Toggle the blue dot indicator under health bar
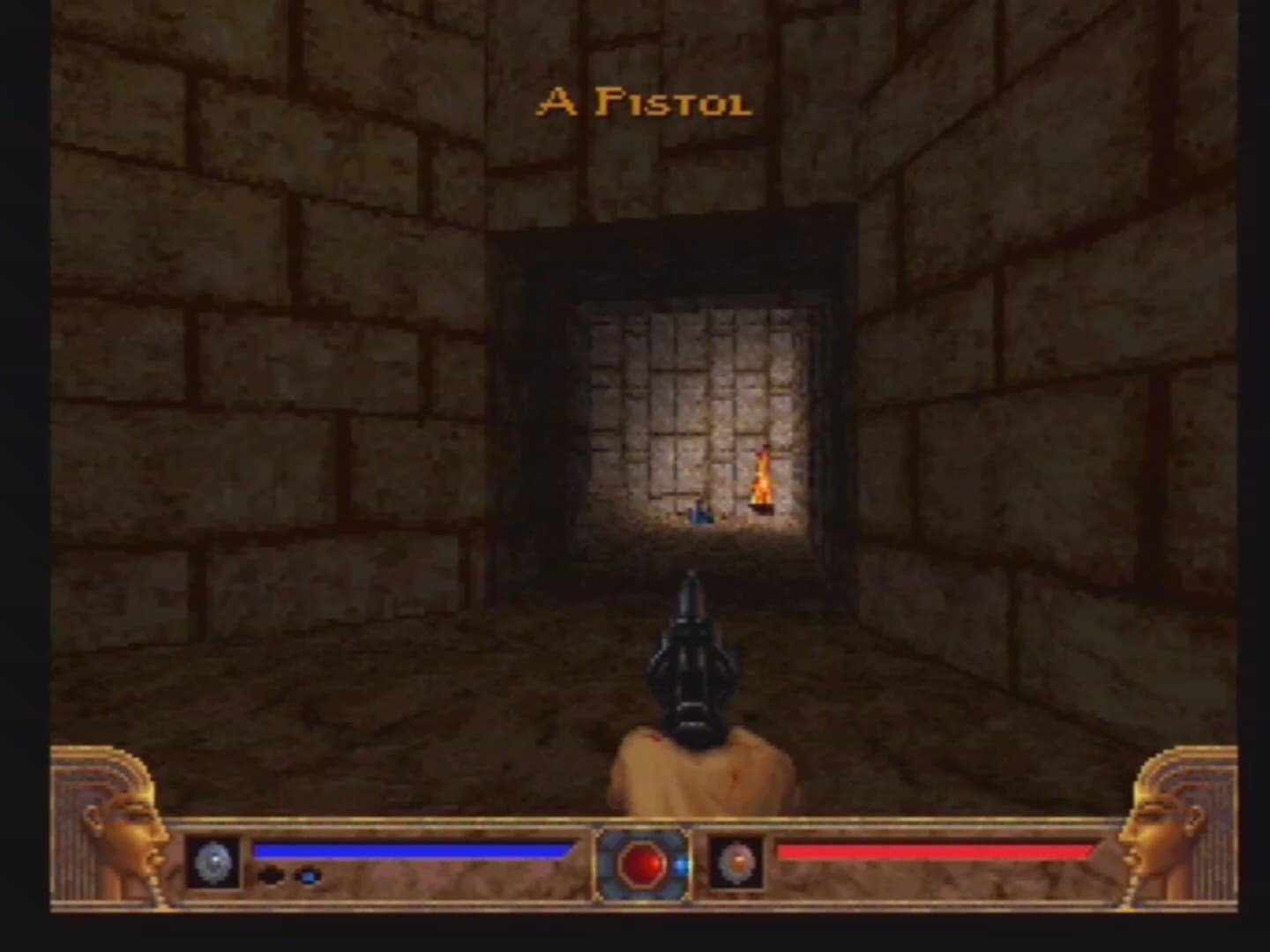Viewport: 1270px width, 952px height. click(307, 876)
